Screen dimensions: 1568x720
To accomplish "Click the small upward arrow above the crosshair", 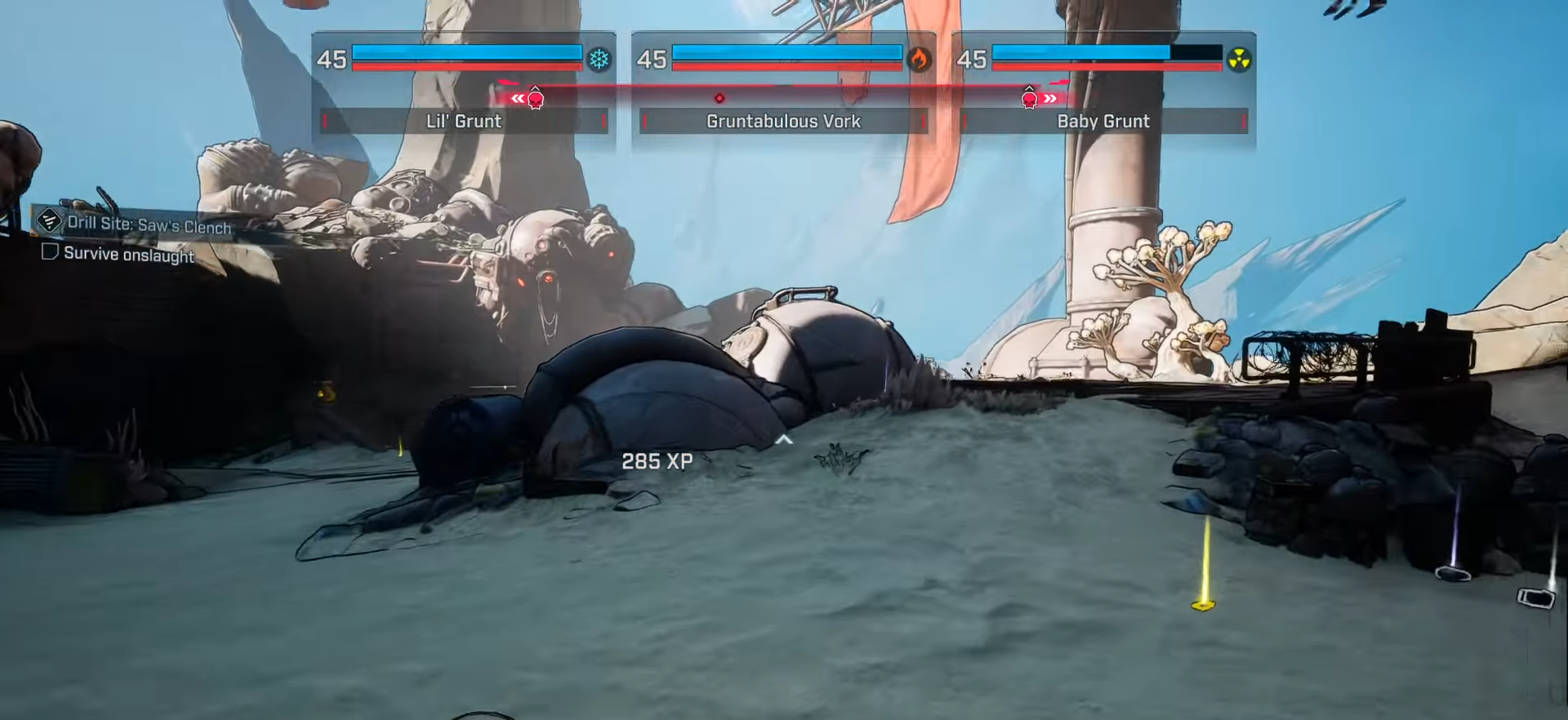I will [785, 440].
